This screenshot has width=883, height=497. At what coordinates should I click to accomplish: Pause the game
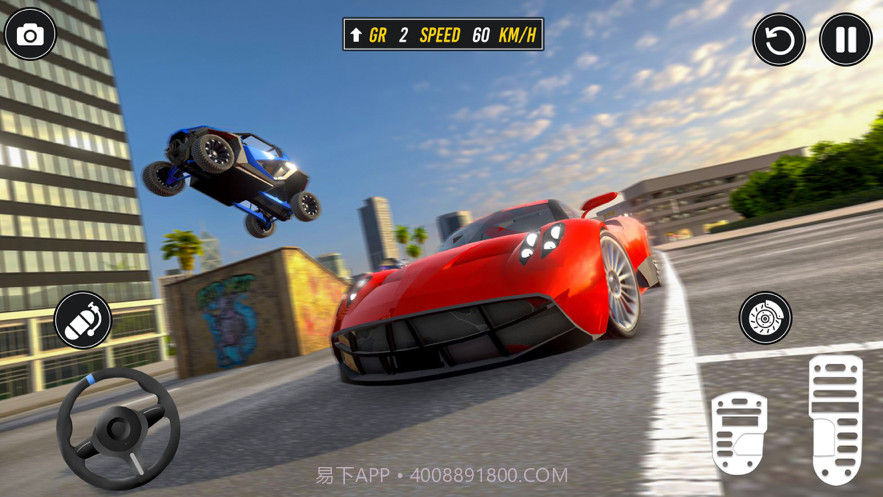tap(845, 40)
